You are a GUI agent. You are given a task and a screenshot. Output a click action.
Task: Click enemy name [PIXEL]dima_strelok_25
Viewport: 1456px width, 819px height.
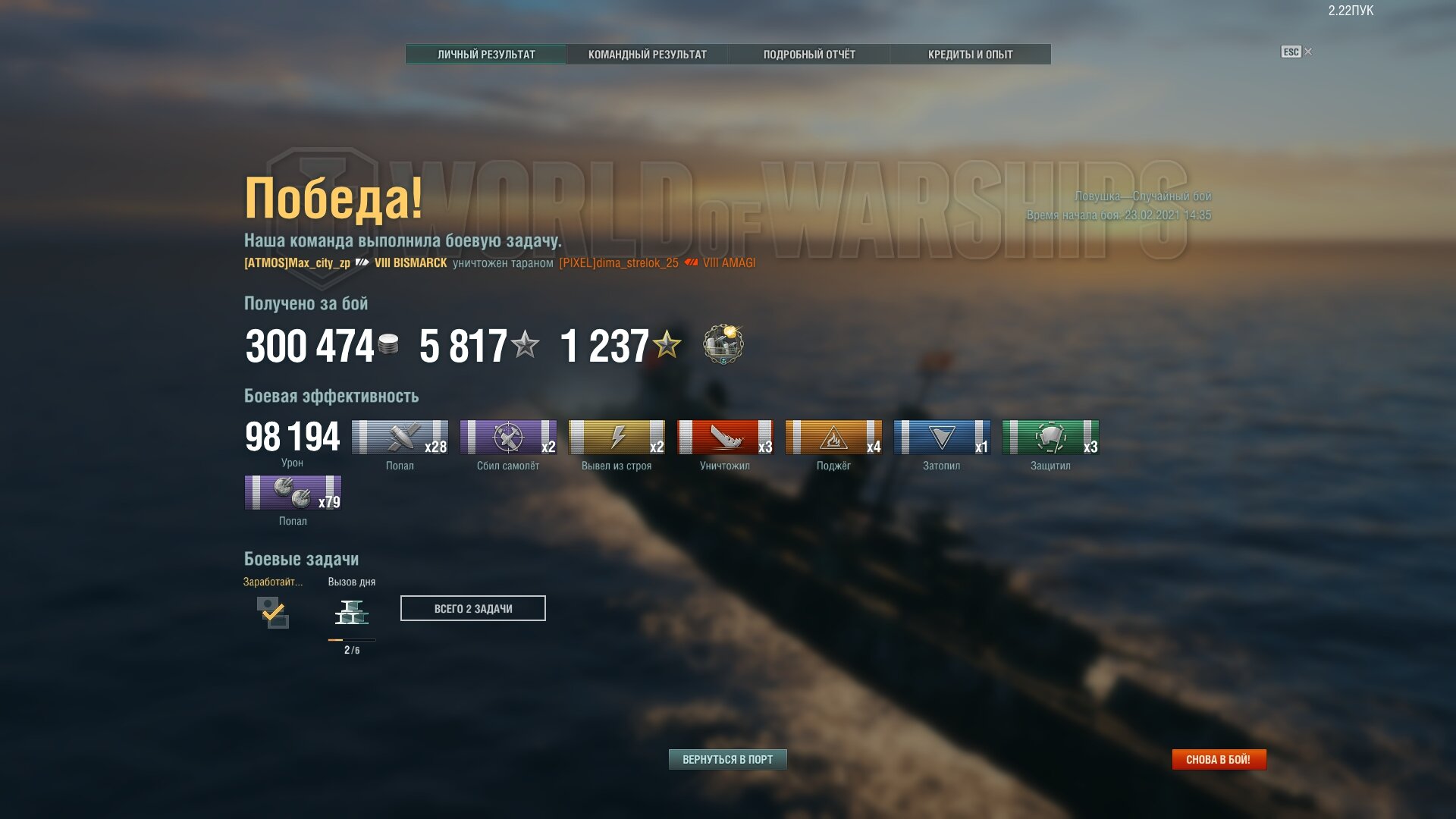[x=619, y=263]
